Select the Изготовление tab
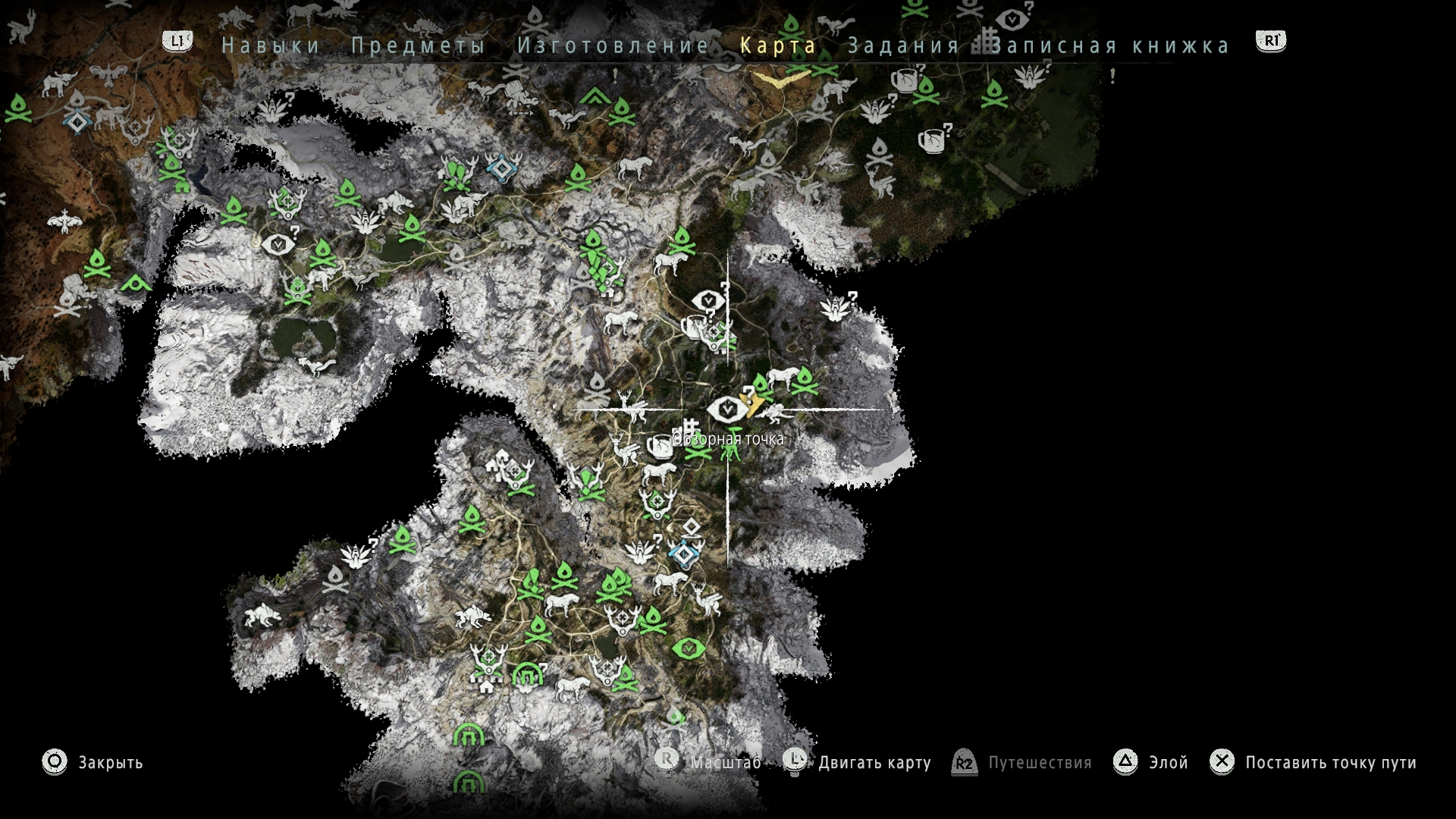The image size is (1456, 819). 613,45
